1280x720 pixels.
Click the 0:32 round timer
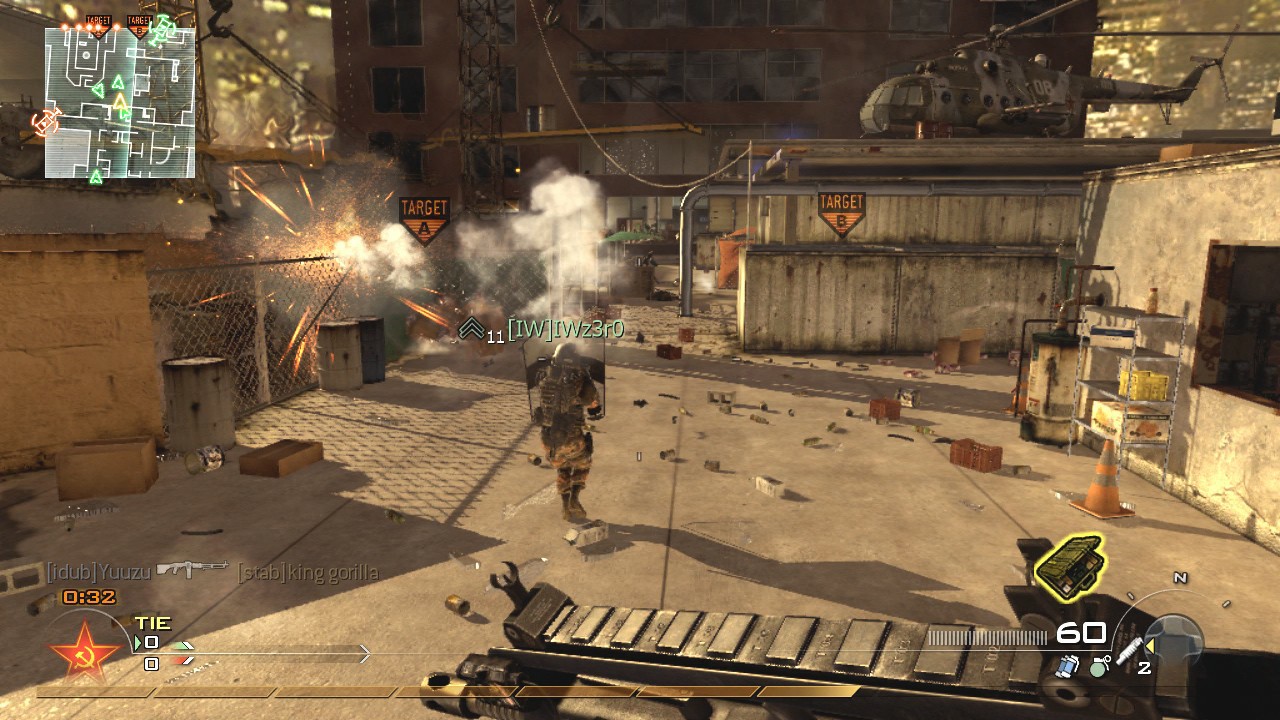tap(87, 597)
